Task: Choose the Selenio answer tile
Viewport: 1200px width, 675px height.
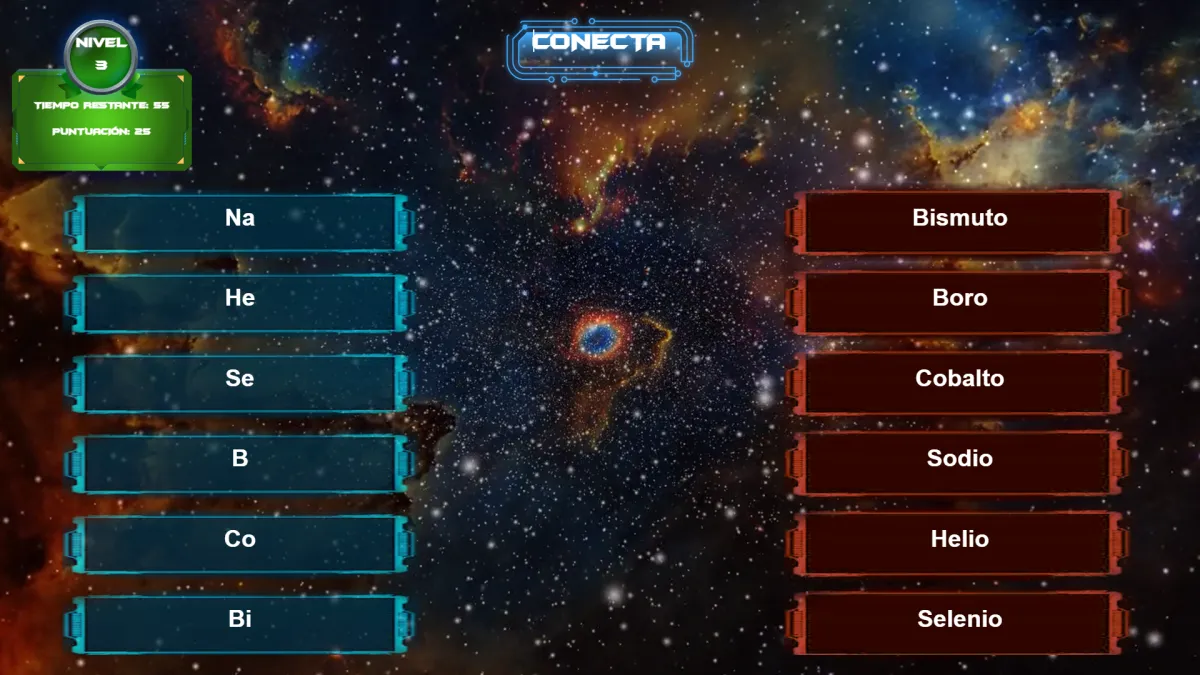Action: point(959,623)
